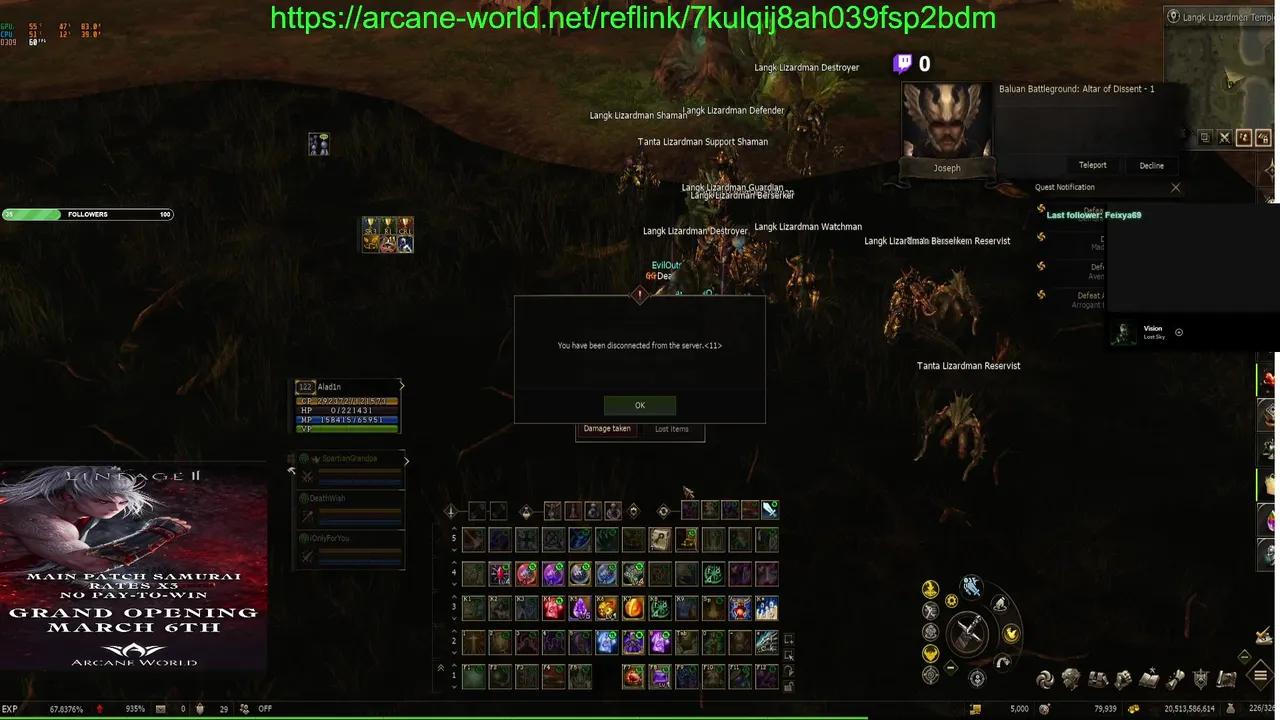Click the Twitch viewer counter icon
Screen dimensions: 1280x720
tap(901, 63)
